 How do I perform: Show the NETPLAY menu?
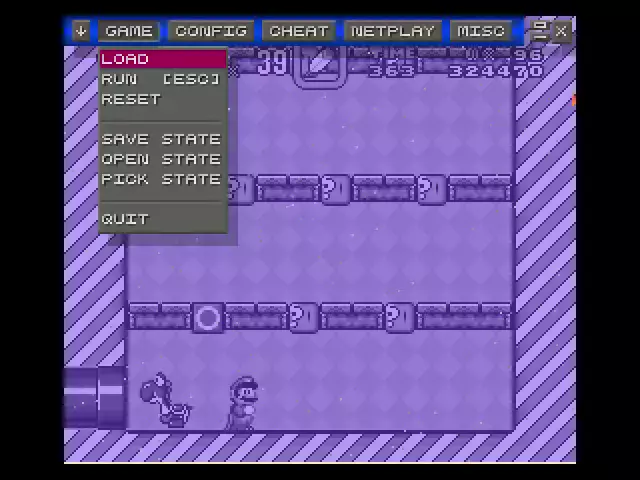pos(393,31)
